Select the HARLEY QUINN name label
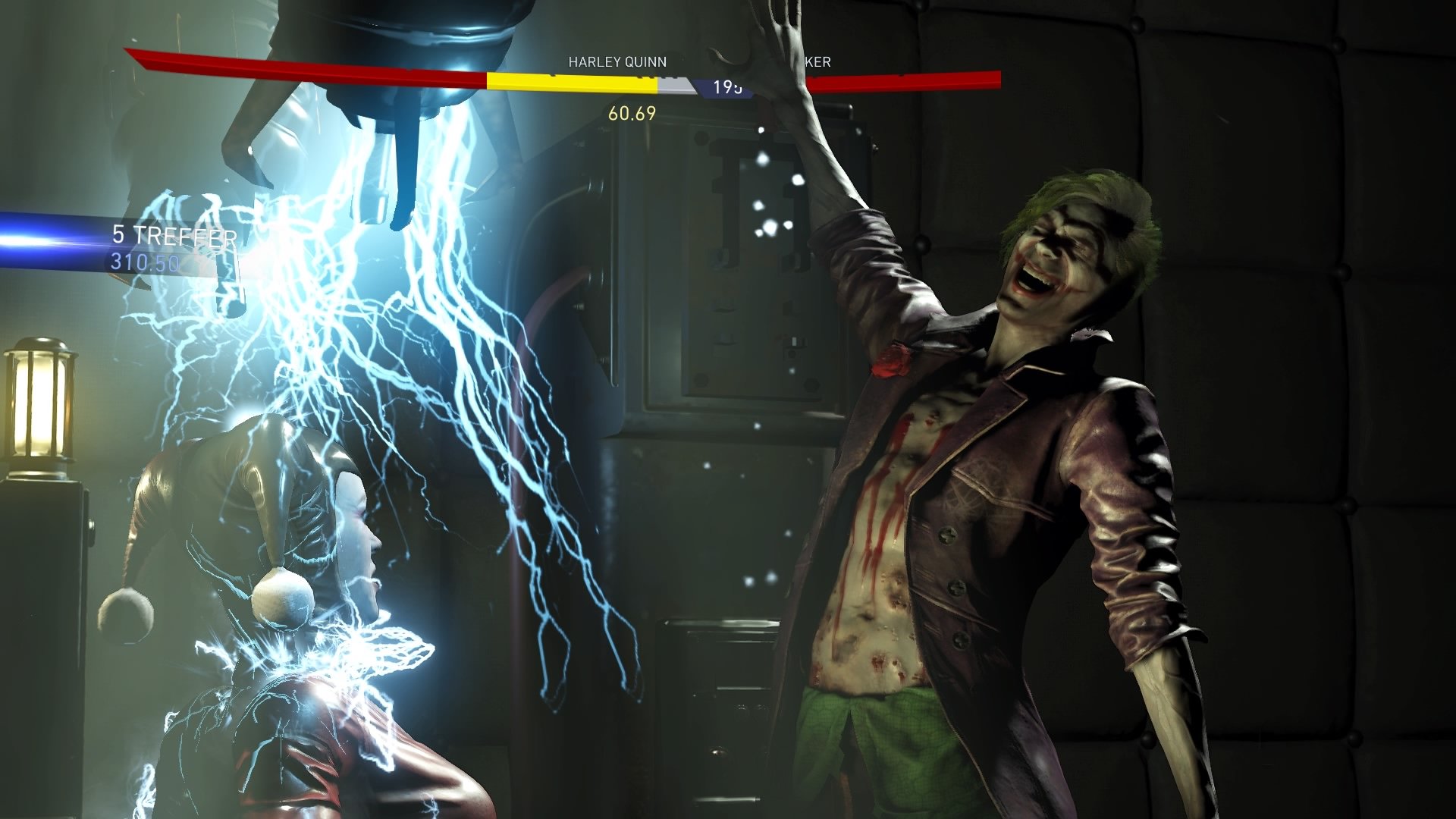The width and height of the screenshot is (1456, 819). 616,63
